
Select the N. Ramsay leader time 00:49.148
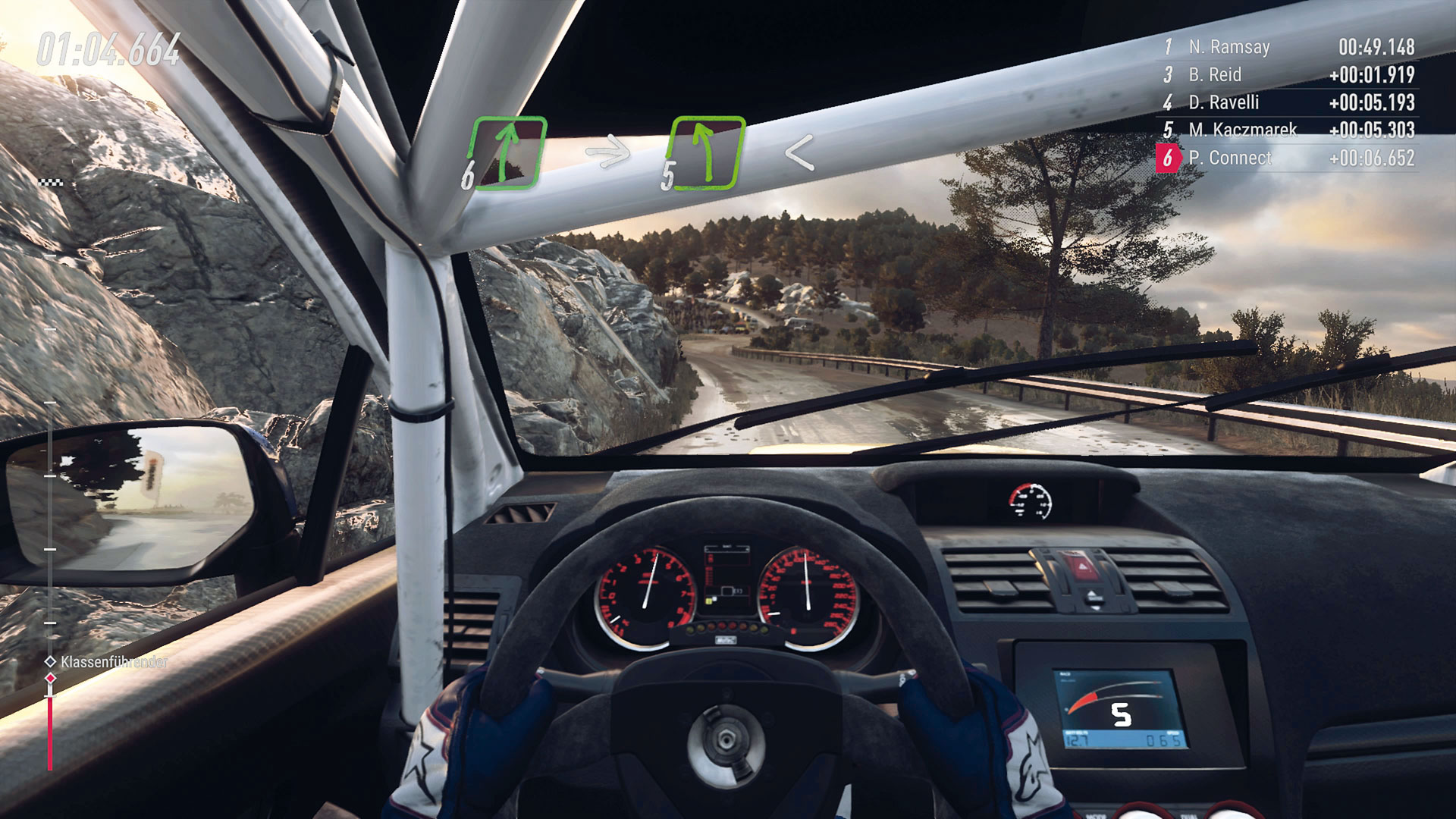click(1376, 46)
